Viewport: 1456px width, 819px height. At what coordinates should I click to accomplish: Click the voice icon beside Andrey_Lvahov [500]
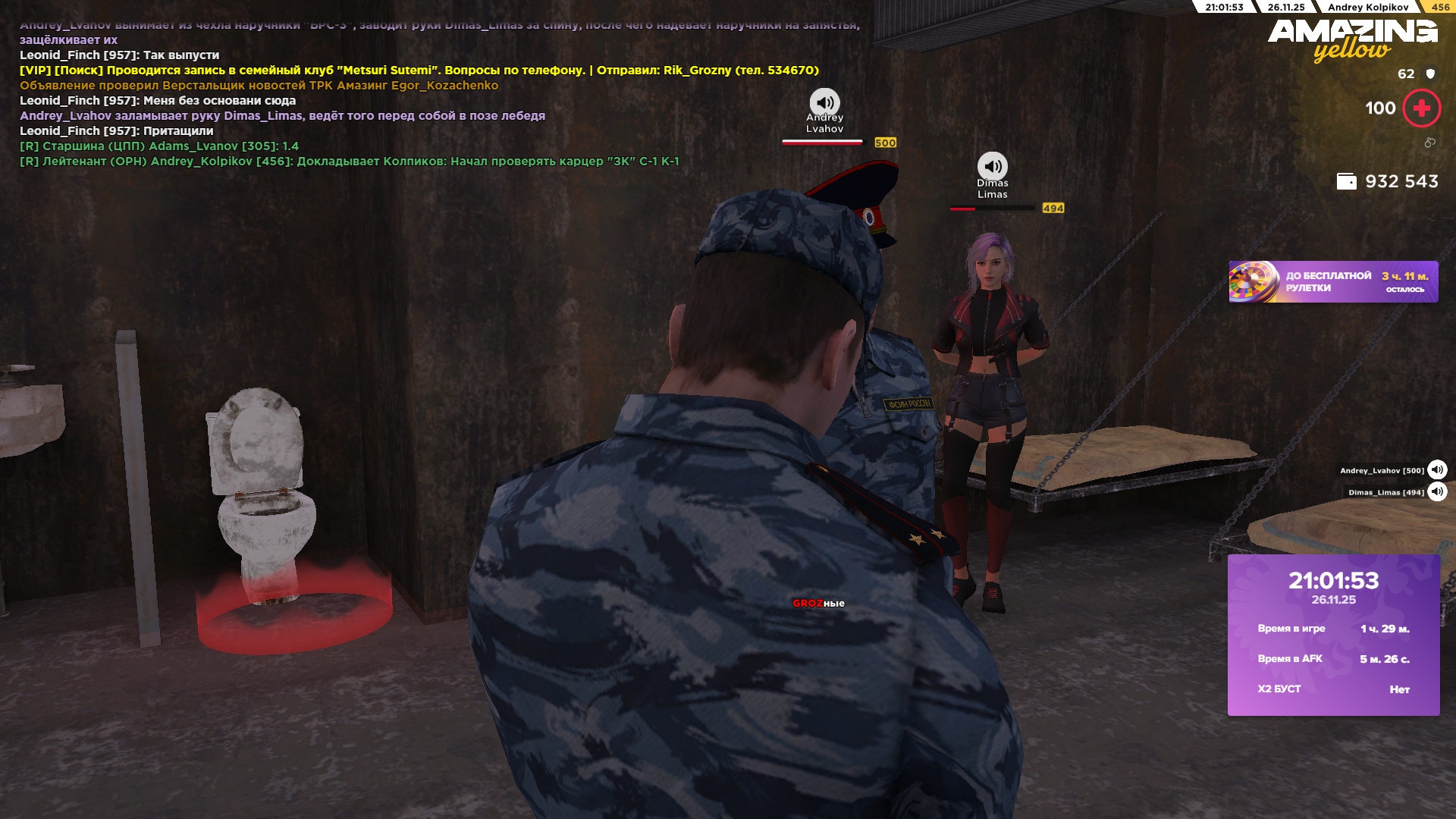1437,470
